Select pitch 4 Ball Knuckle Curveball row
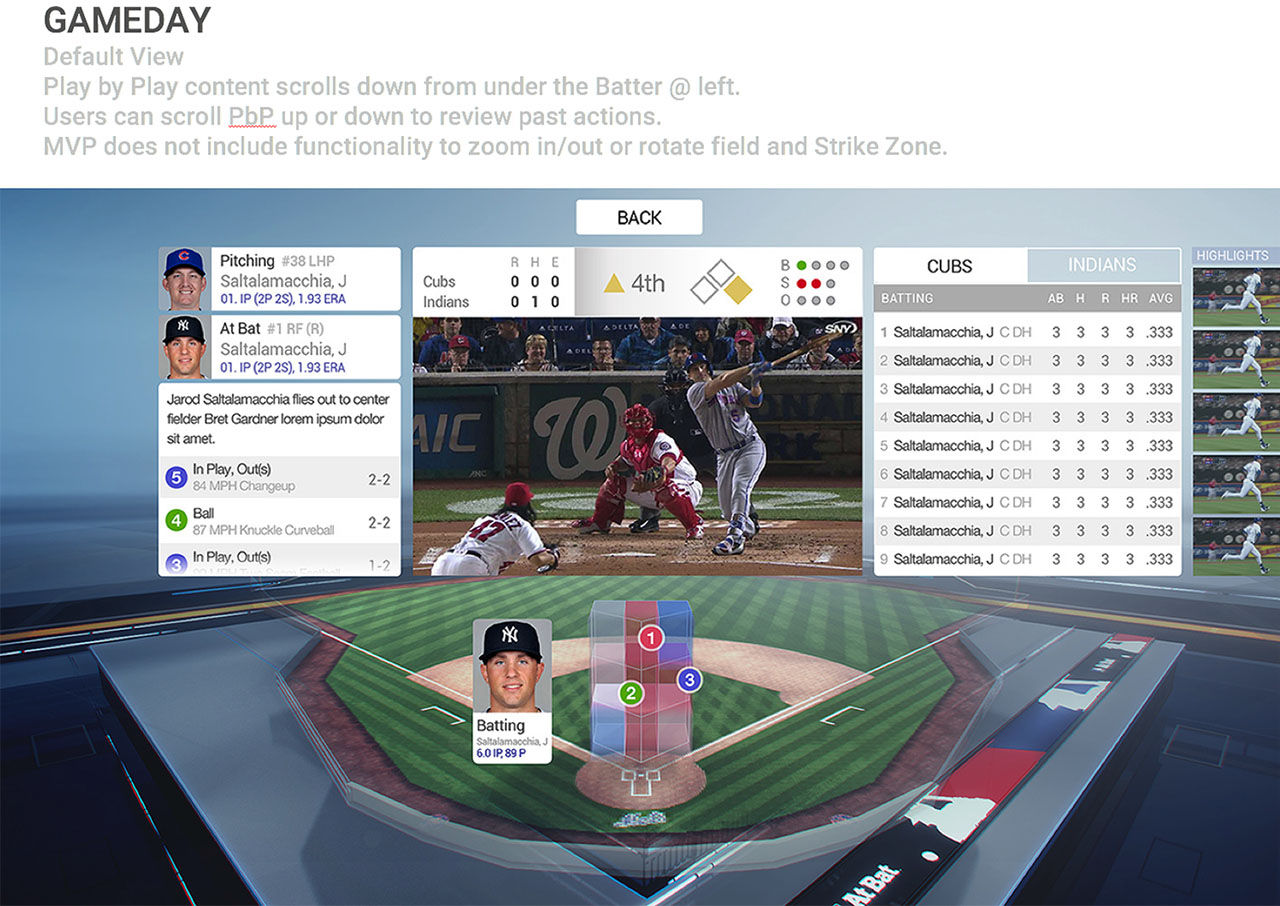The height and width of the screenshot is (906, 1280). coord(279,522)
